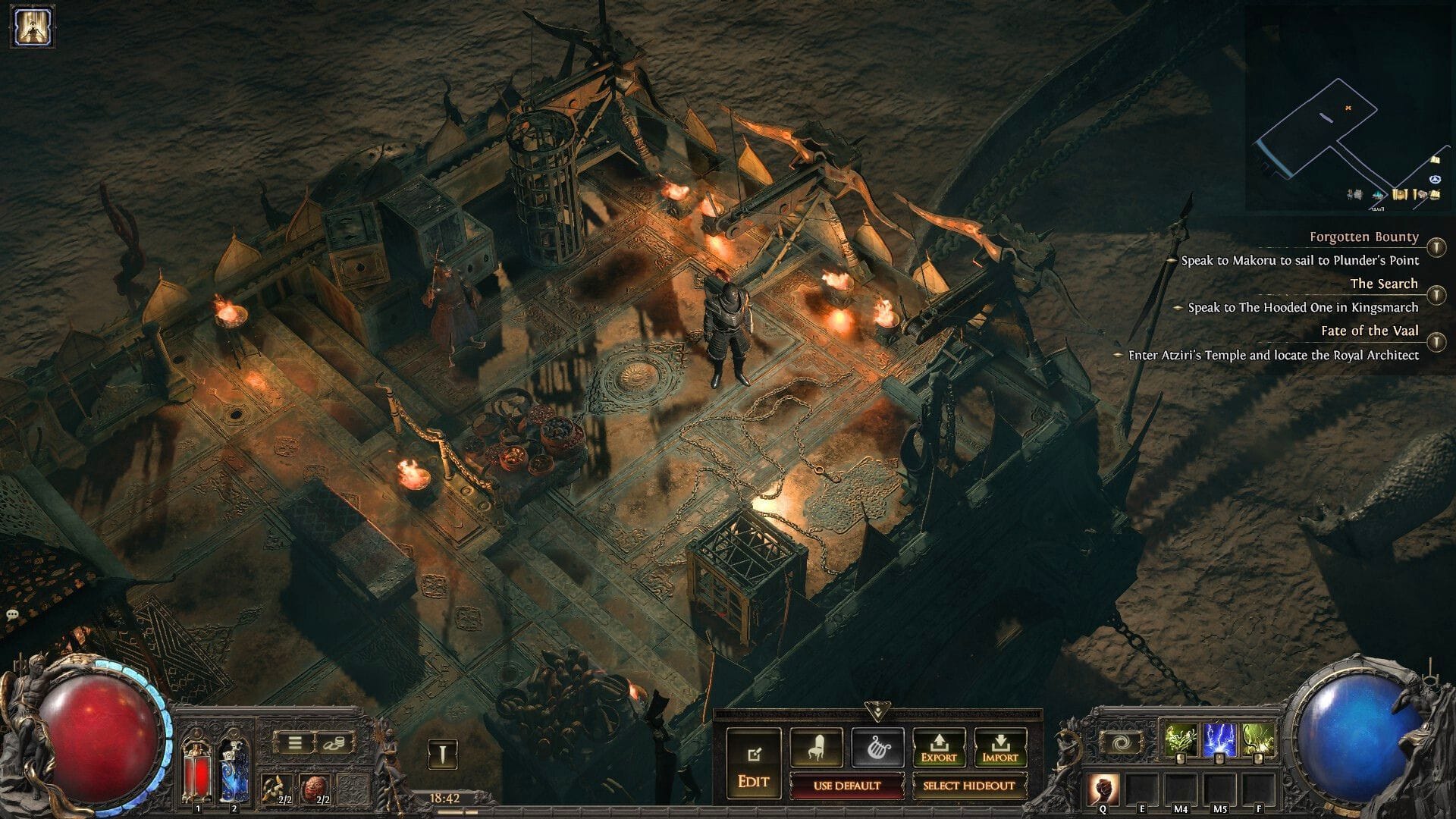Click the Edit hideout pencil tab
The width and height of the screenshot is (1456, 819).
[x=755, y=758]
